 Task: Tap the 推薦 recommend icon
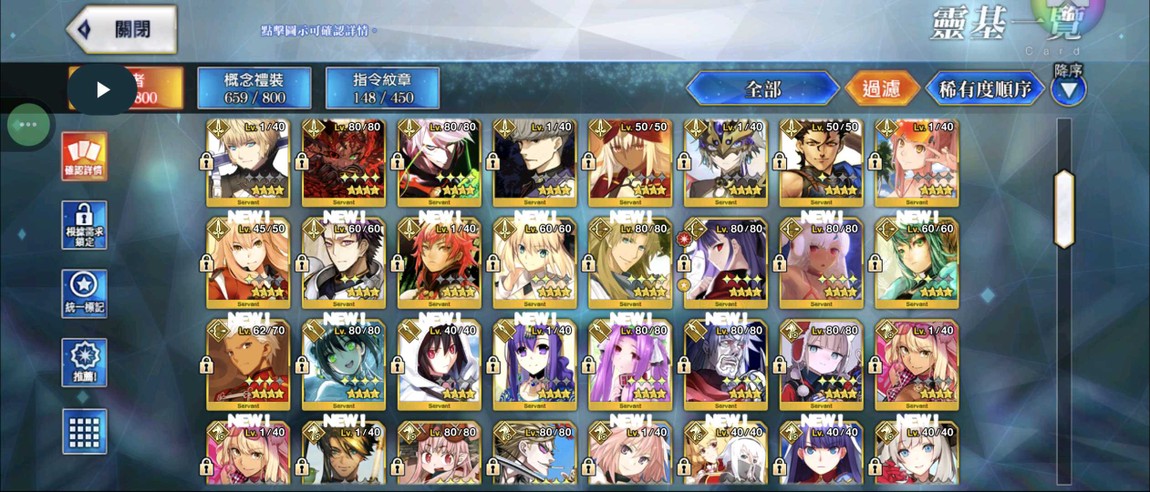pyautogui.click(x=84, y=362)
